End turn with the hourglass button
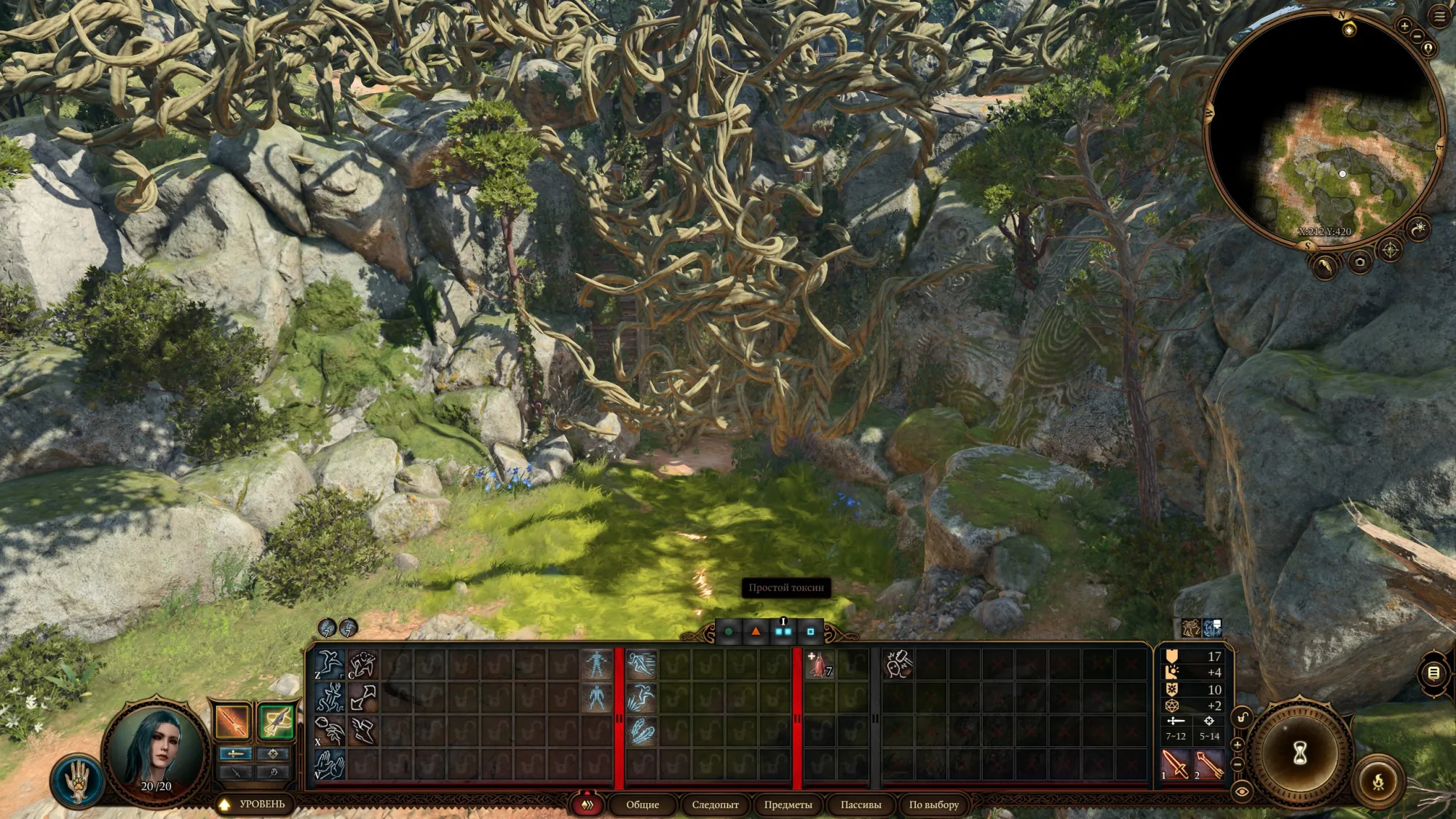The image size is (1456, 819). coord(1300,753)
